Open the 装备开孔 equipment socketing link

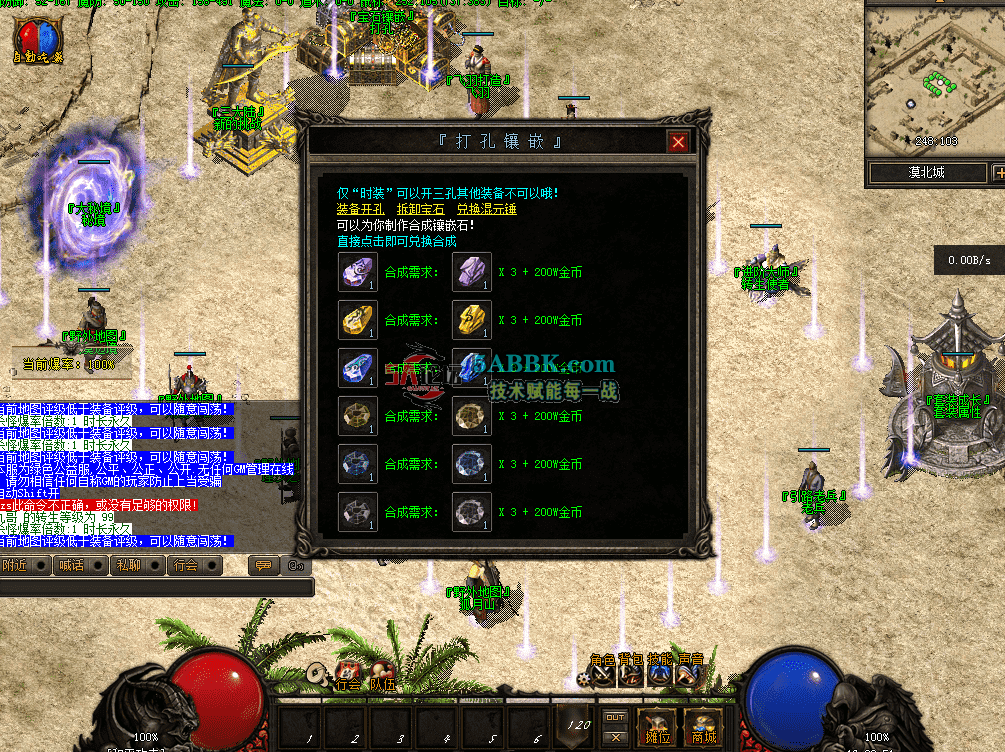360,209
